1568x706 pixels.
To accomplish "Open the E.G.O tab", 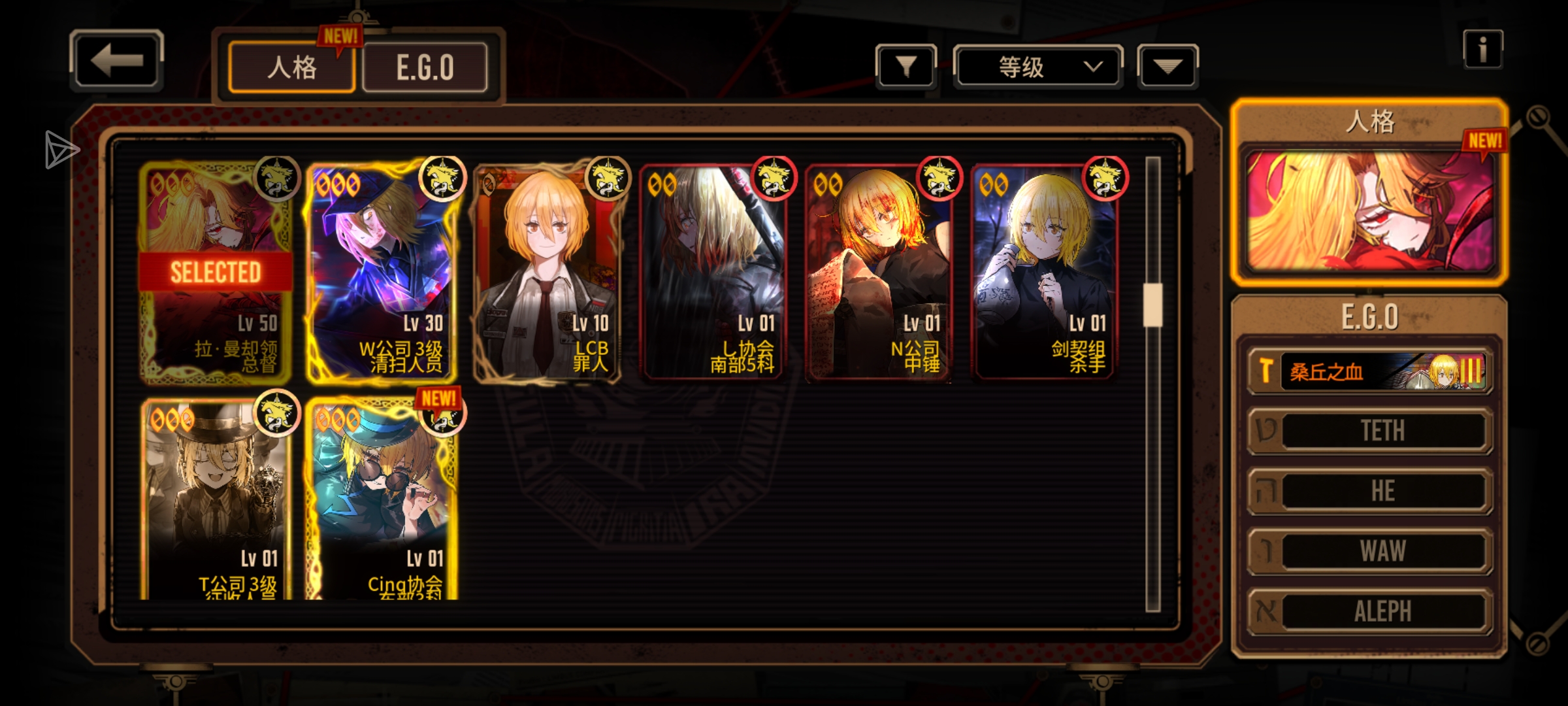I will 425,67.
